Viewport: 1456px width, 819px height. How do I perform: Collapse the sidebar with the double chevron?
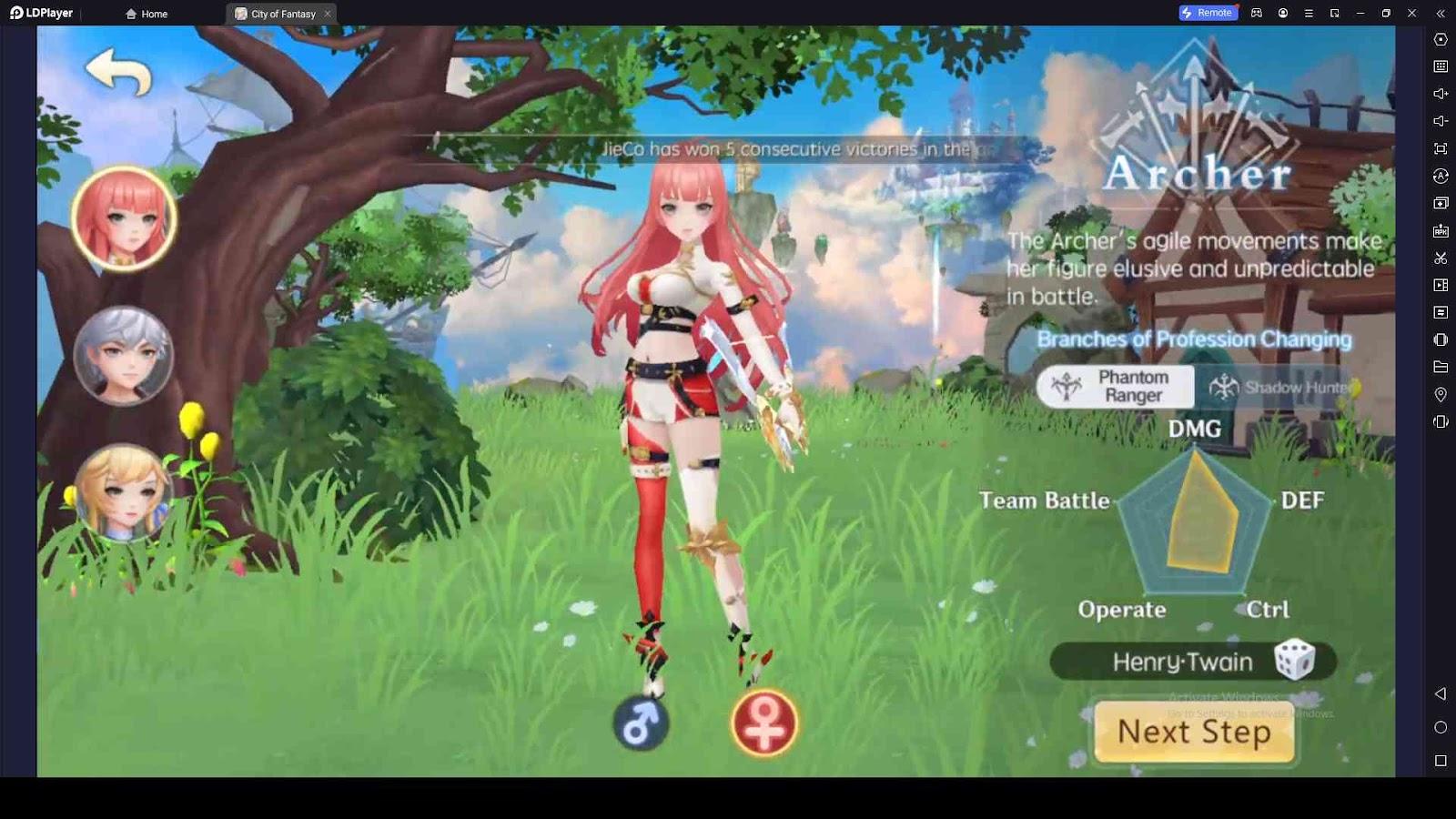click(x=1442, y=13)
